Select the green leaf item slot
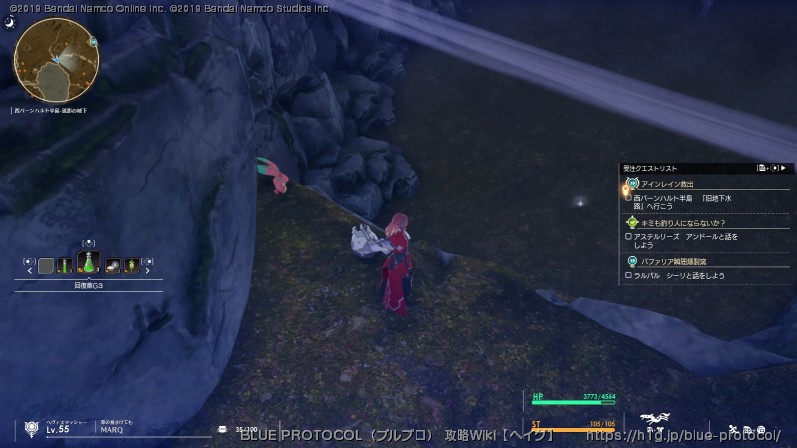 tap(131, 266)
